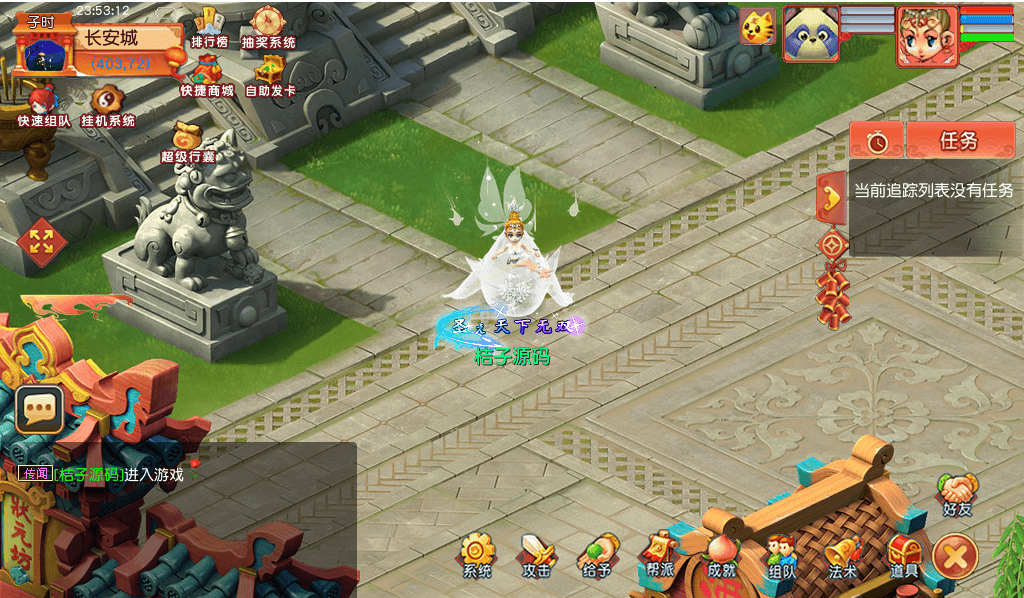Viewport: 1024px width, 598px height.
Task: Activate the 攻击 attack button
Action: coord(536,553)
